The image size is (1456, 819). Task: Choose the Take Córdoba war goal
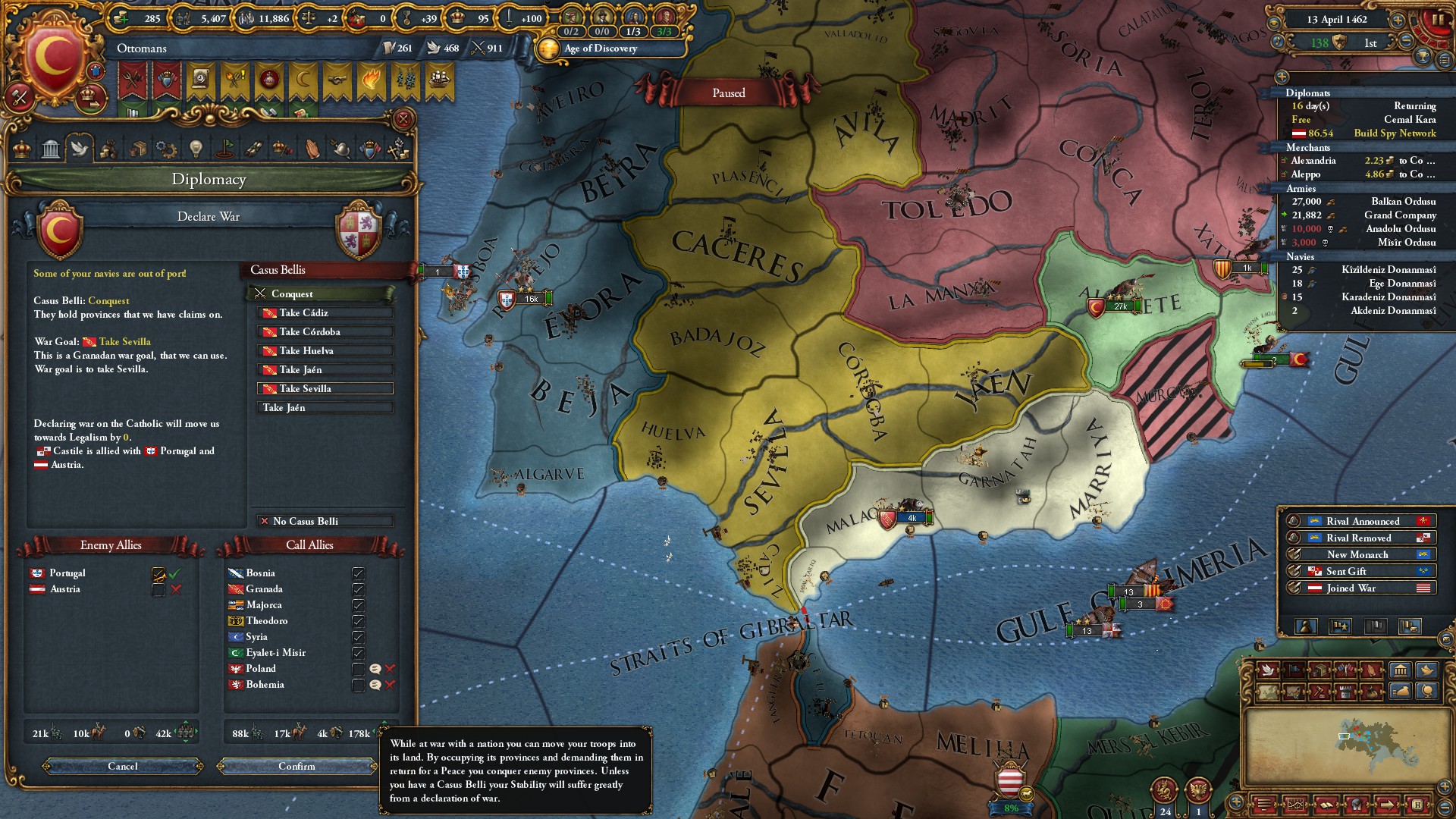pos(325,332)
